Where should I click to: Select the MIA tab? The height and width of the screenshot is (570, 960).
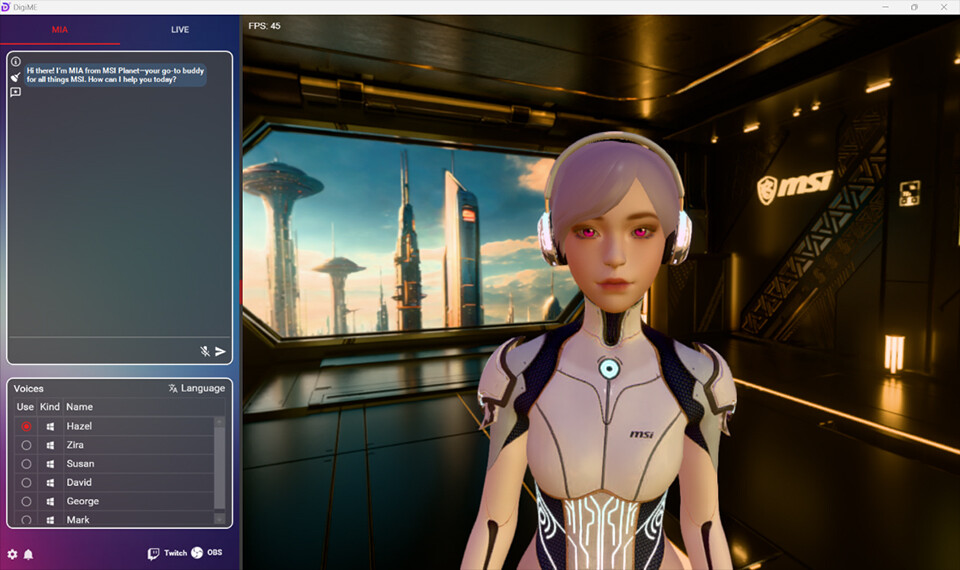(60, 30)
